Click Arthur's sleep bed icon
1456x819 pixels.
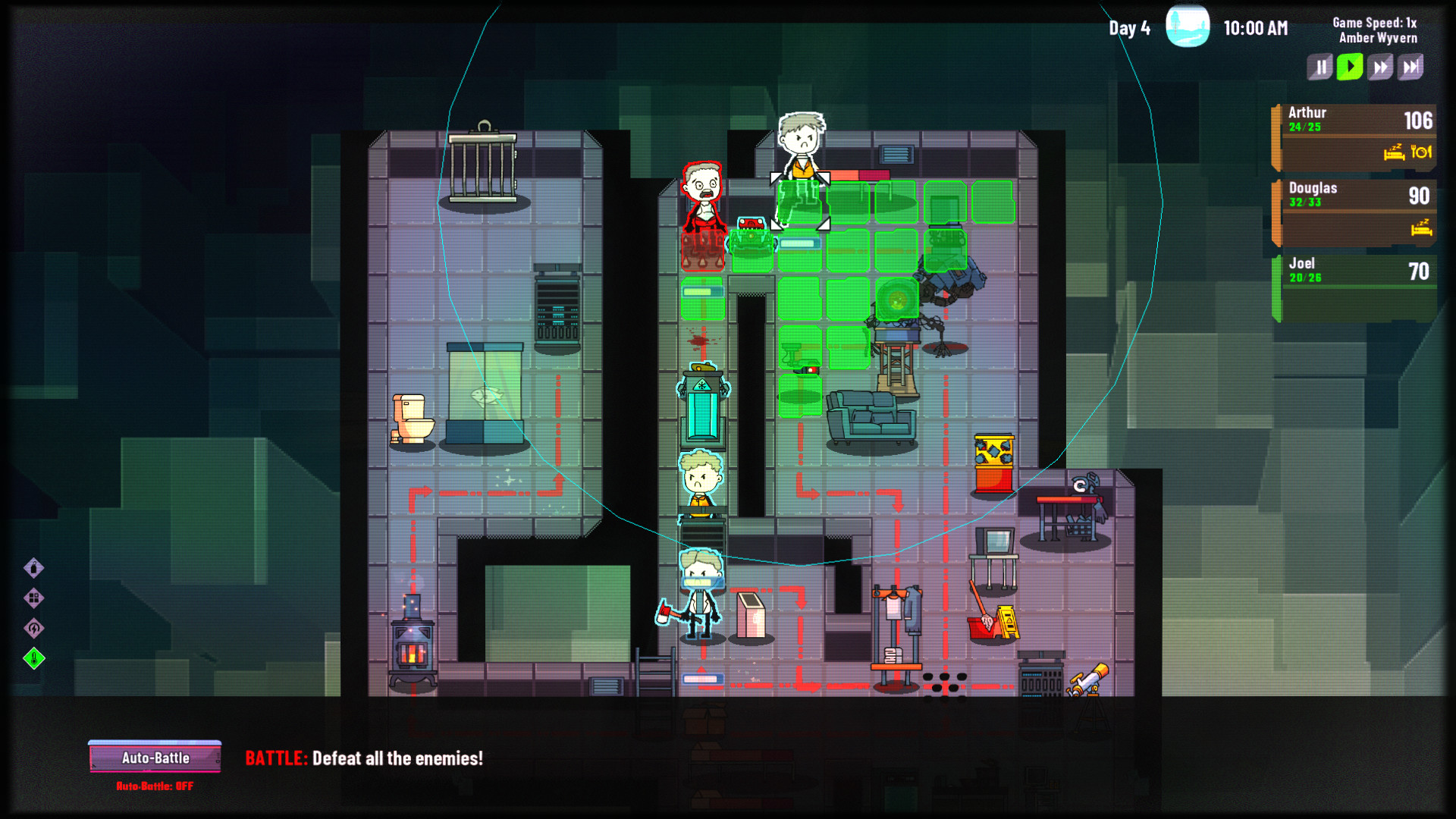(x=1394, y=153)
